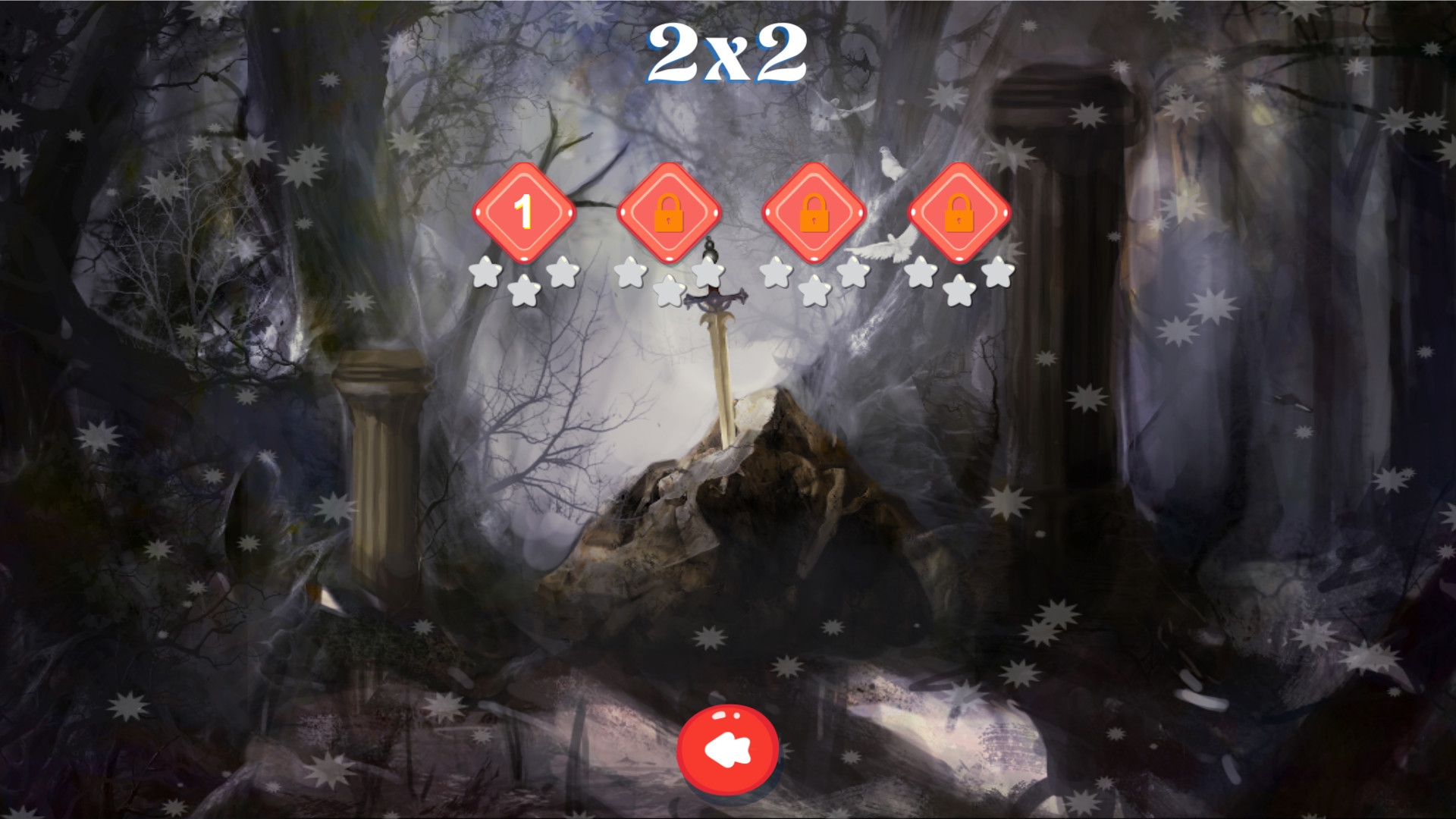The width and height of the screenshot is (1456, 819).
Task: Select level 1 diamond button
Action: coord(524,212)
